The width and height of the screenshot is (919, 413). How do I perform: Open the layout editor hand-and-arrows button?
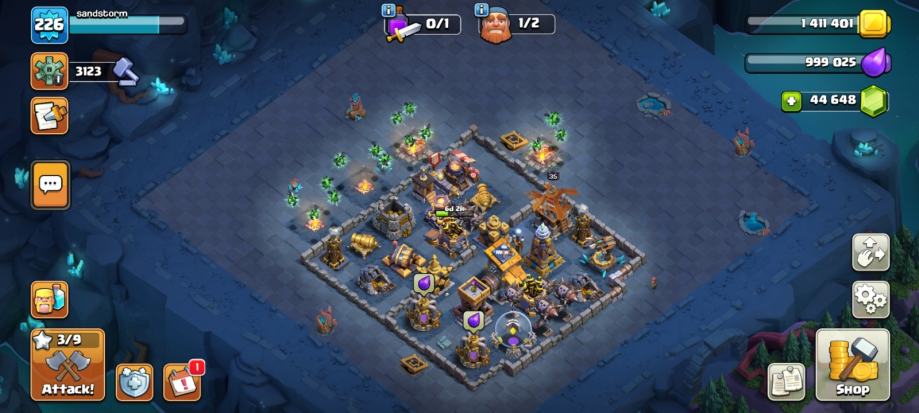(x=870, y=253)
